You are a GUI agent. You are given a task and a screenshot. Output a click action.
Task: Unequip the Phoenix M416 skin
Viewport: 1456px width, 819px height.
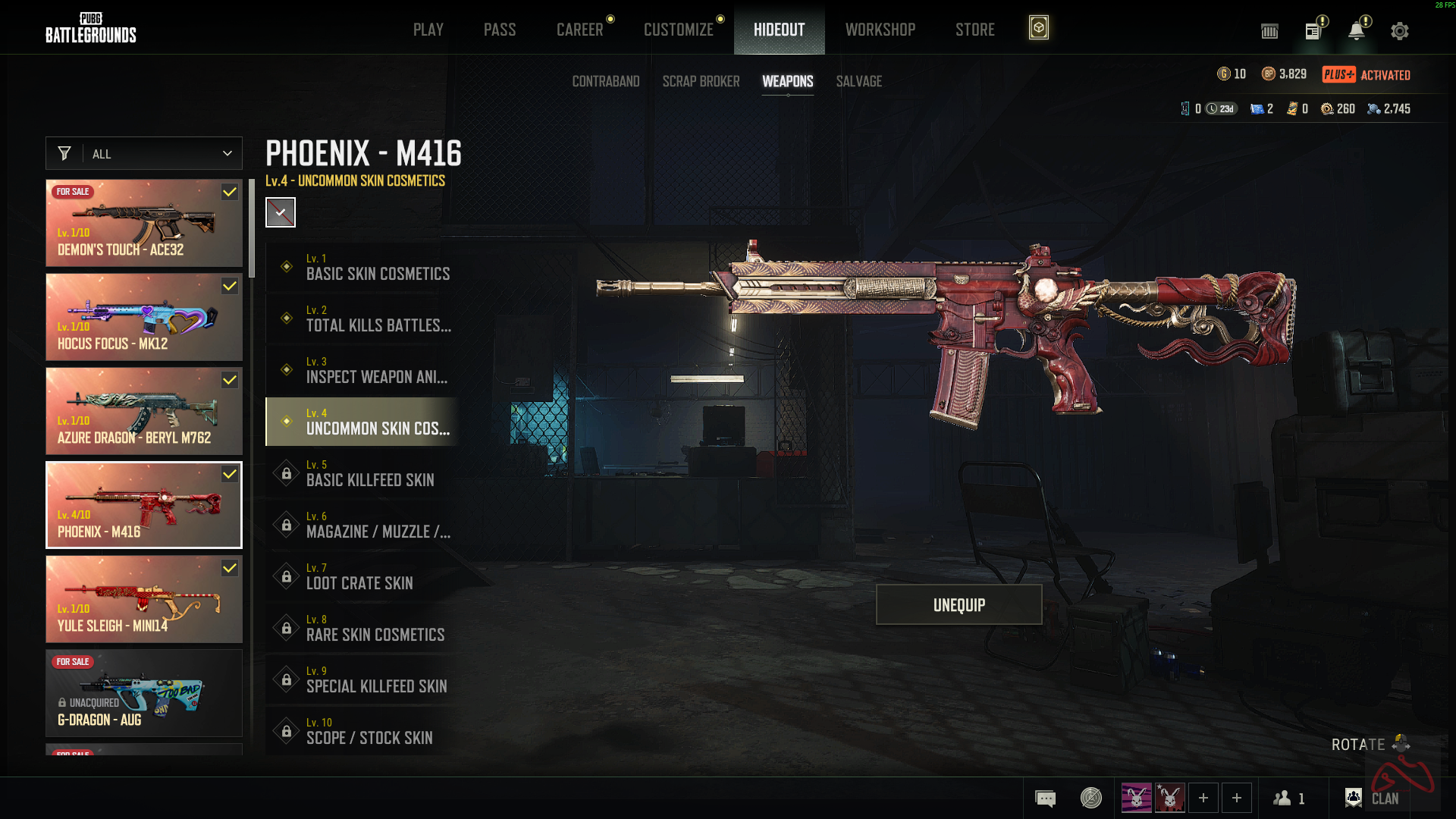tap(959, 604)
